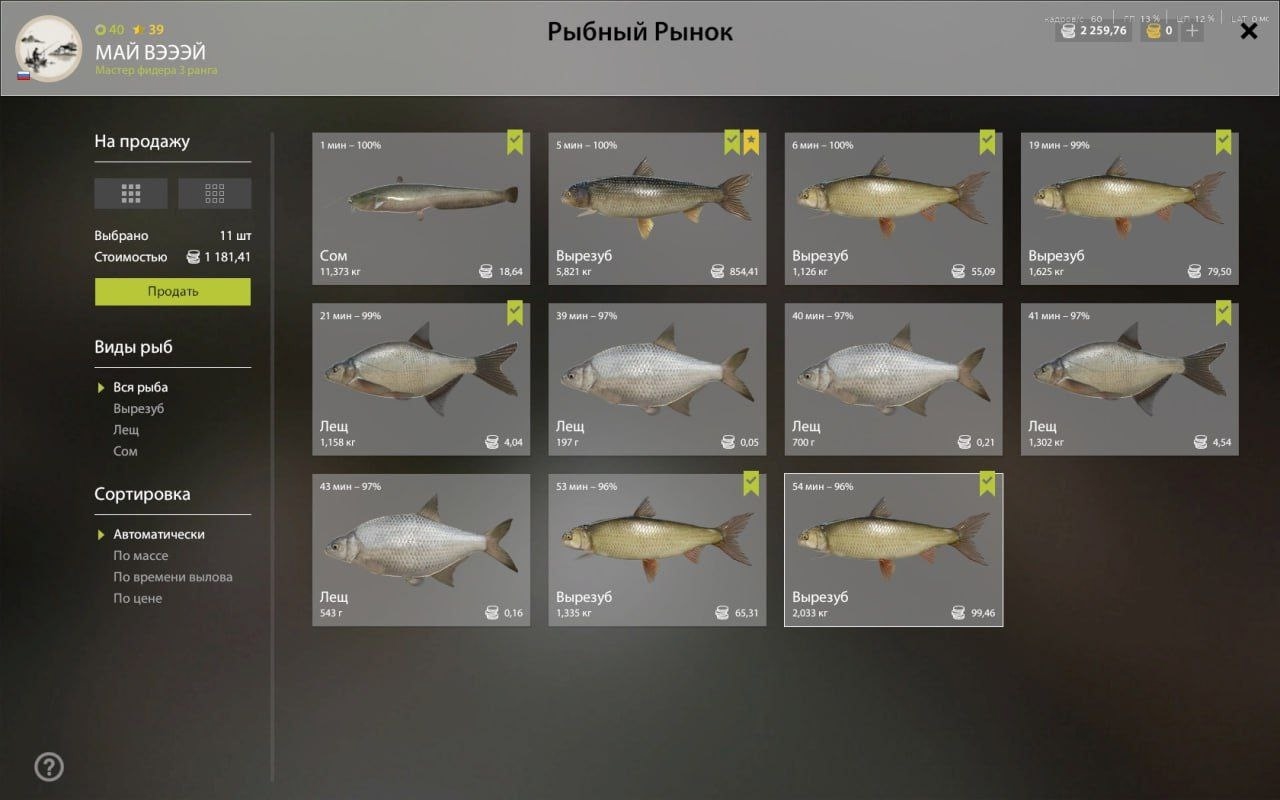This screenshot has width=1280, height=800.
Task: Show all fish with Вся рыба
Action: tap(141, 388)
